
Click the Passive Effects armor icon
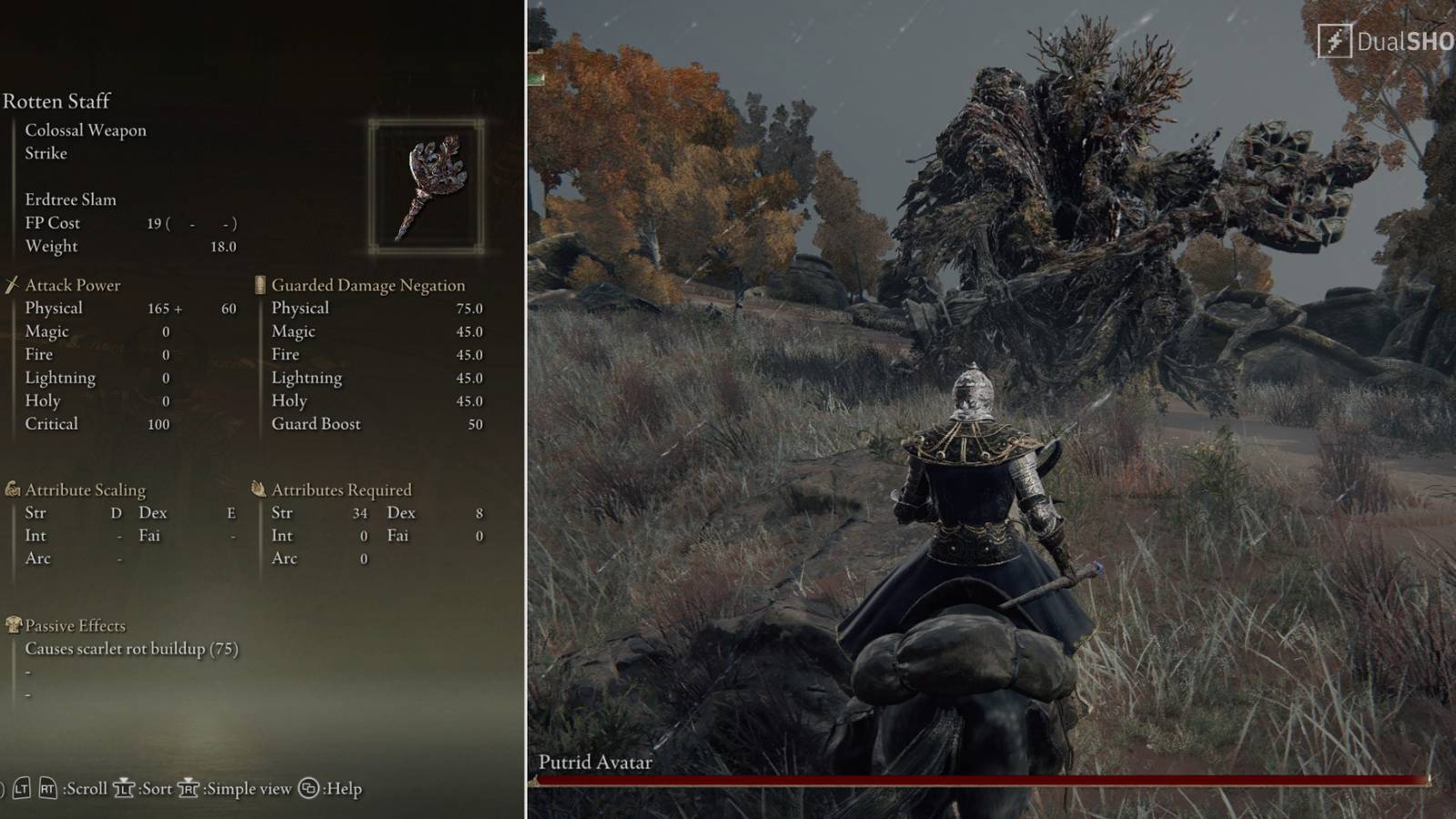[x=12, y=625]
